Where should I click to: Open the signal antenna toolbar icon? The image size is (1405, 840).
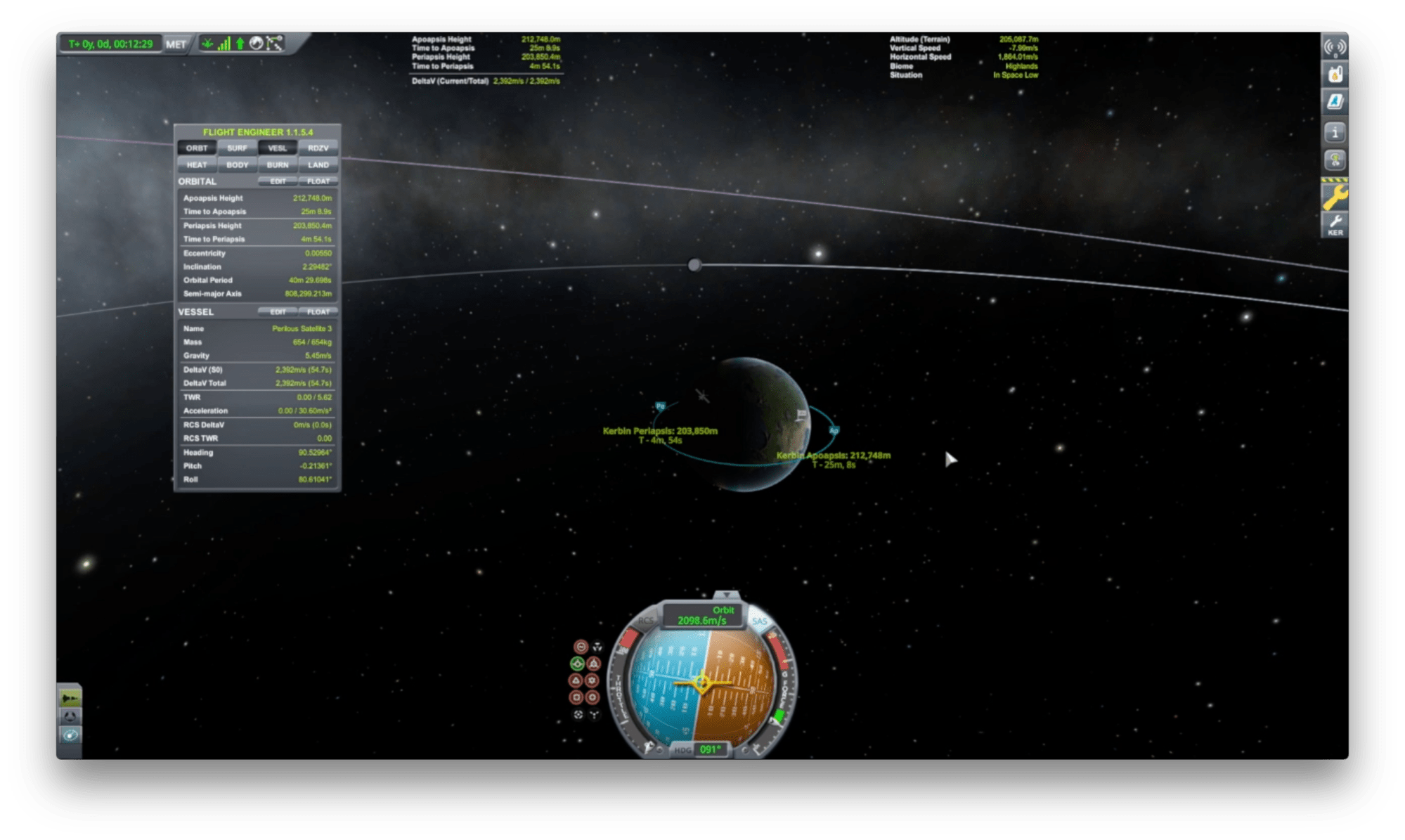[1335, 47]
